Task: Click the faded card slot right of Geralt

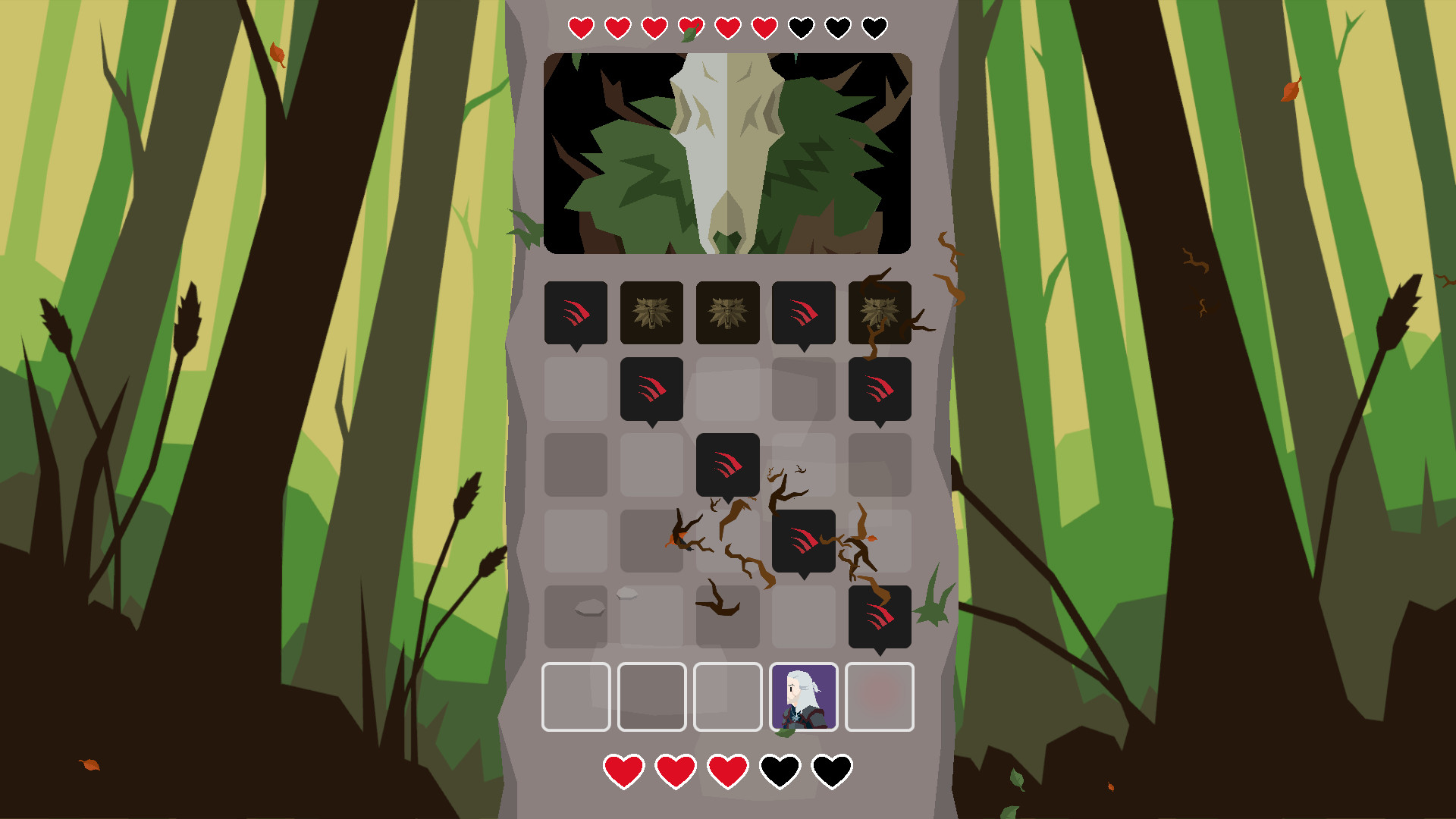Action: point(880,698)
